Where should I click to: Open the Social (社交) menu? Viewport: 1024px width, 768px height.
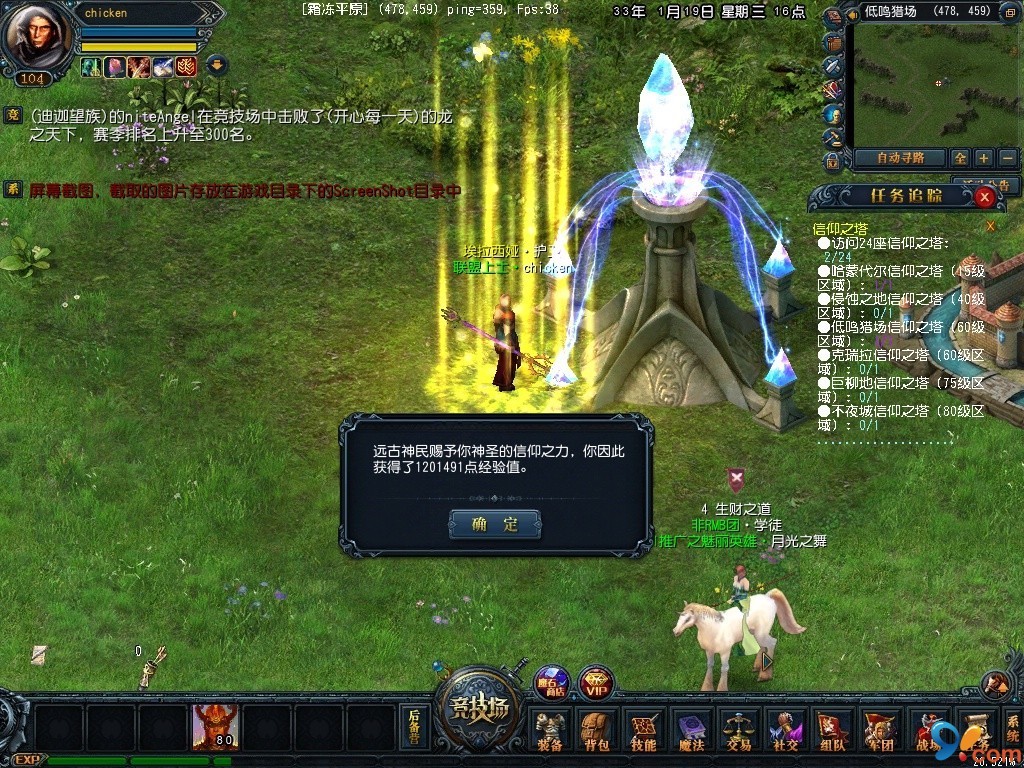click(x=785, y=731)
